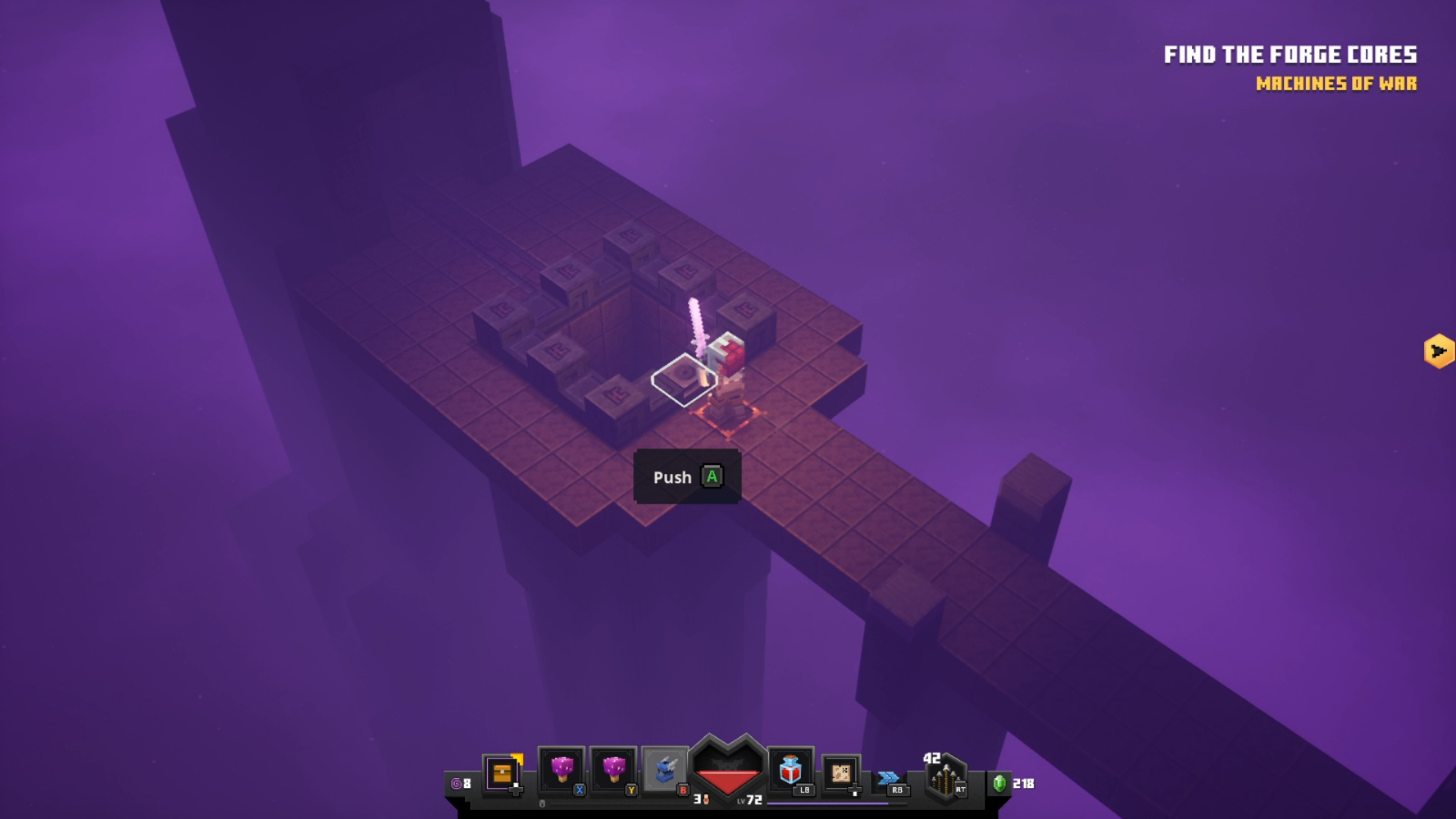The width and height of the screenshot is (1456, 819).
Task: Click the blue double-chevron roll indicator
Action: pos(886,775)
